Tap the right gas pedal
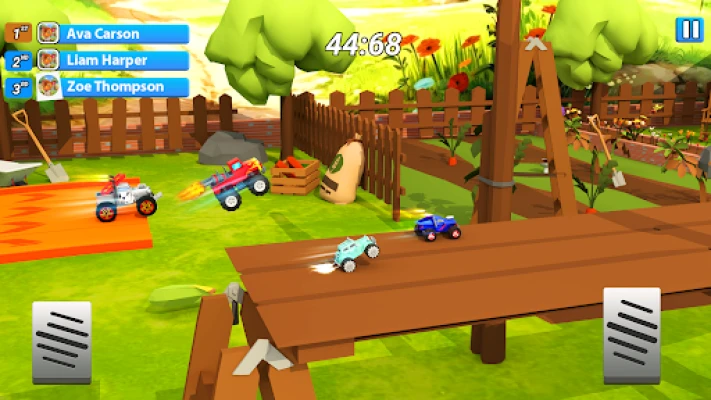This screenshot has height=400, width=711. point(631,334)
